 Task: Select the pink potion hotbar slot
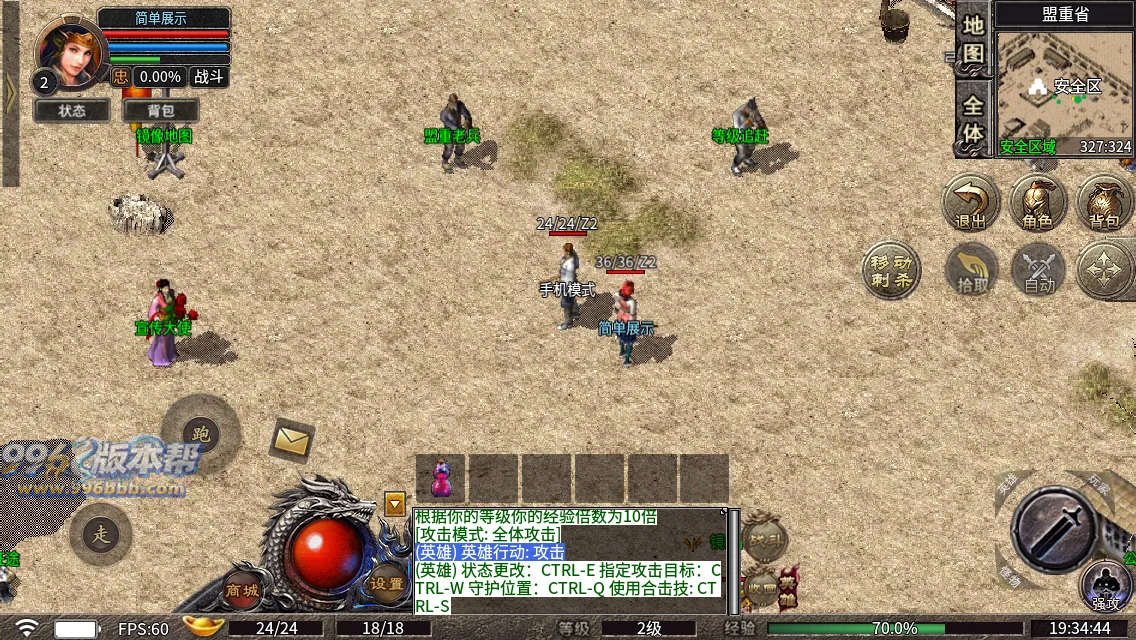[440, 478]
